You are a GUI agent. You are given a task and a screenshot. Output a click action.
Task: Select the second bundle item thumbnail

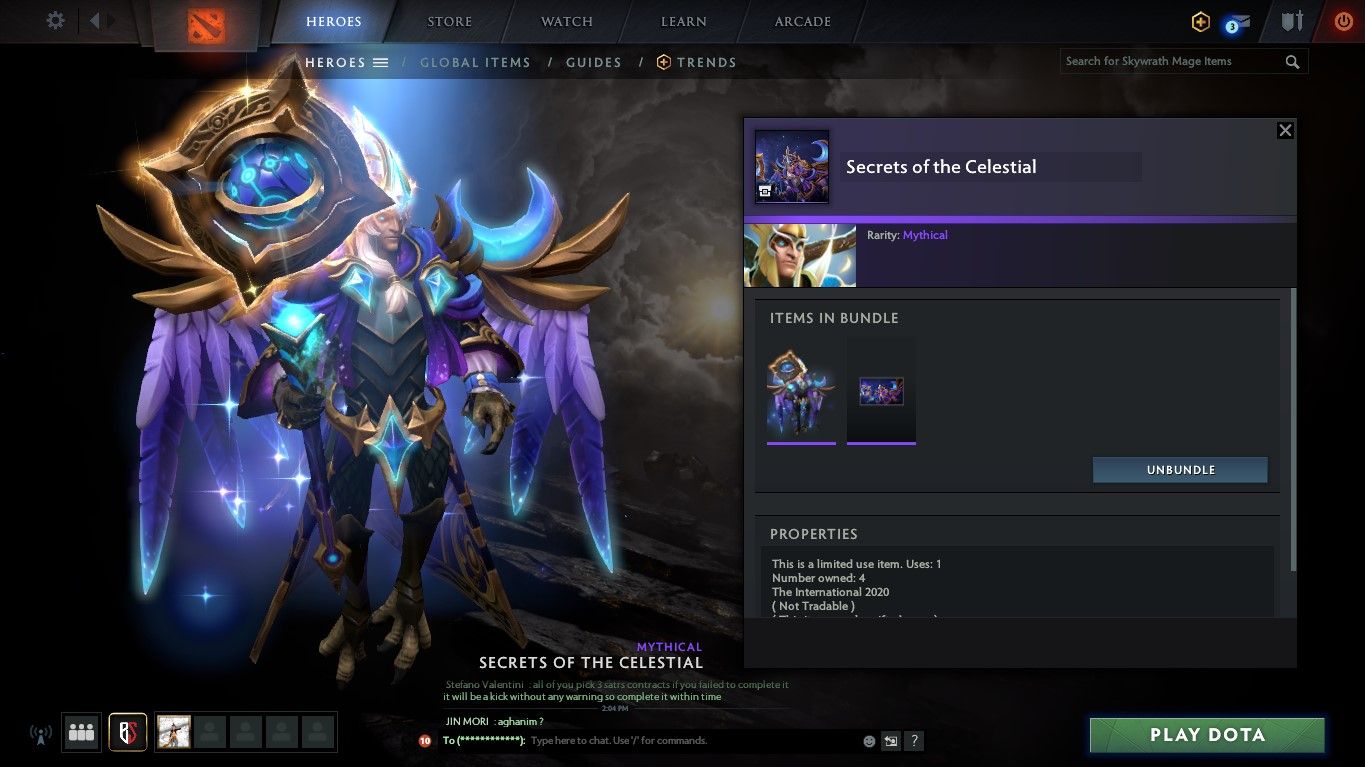point(881,390)
